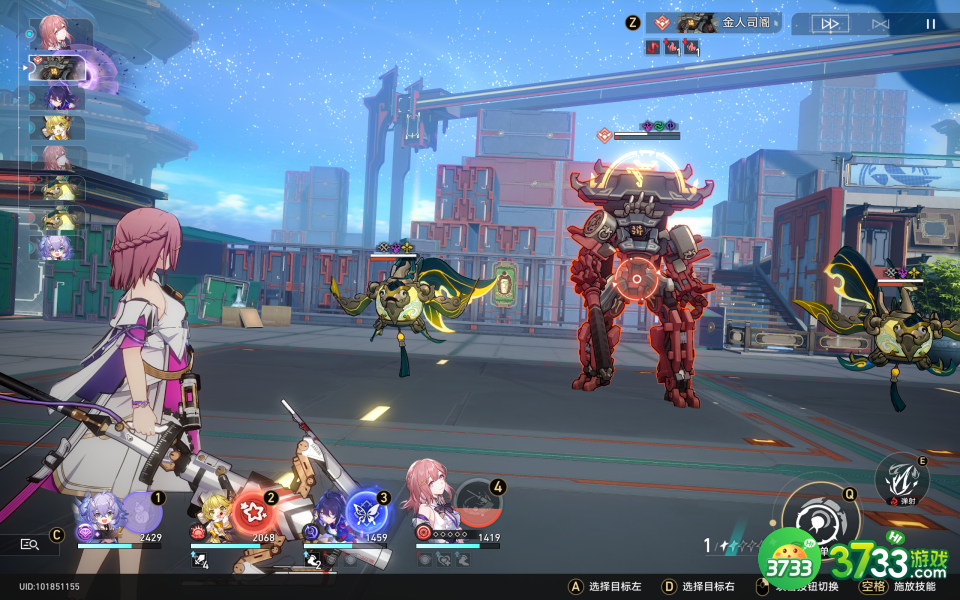Open the battle details magnifier button

click(x=28, y=544)
